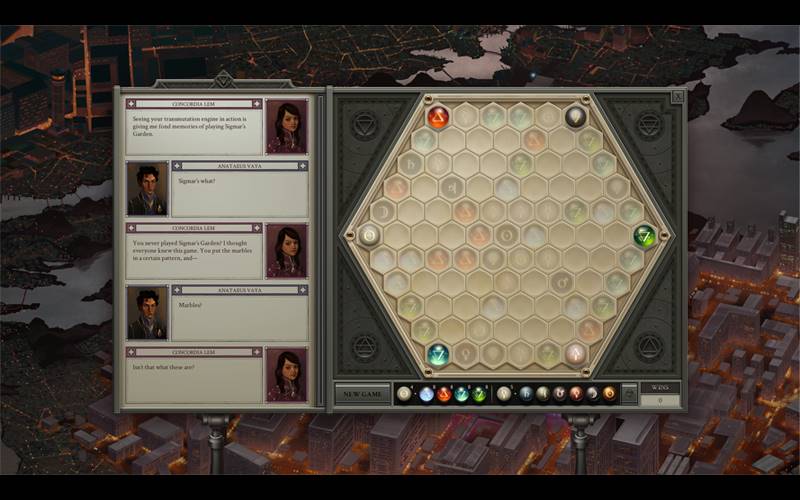
Task: Pick the pale pink marble
Action: pyautogui.click(x=575, y=353)
